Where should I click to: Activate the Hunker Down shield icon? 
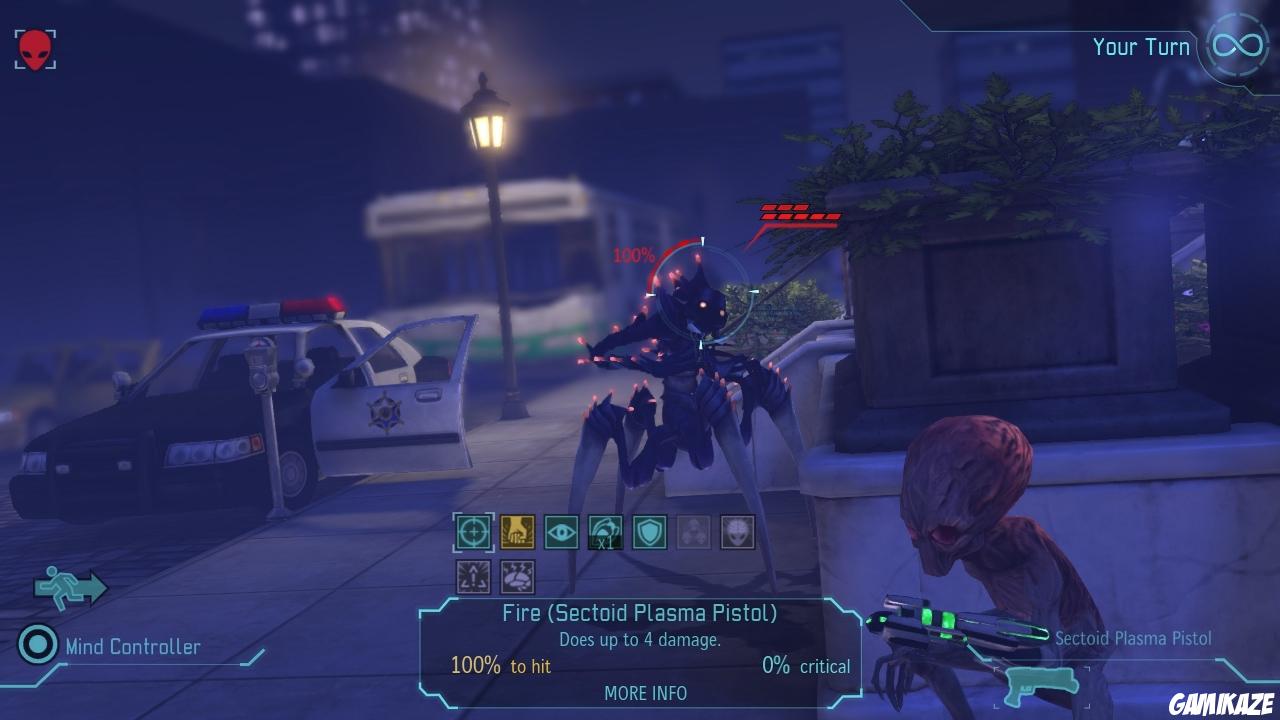point(650,531)
